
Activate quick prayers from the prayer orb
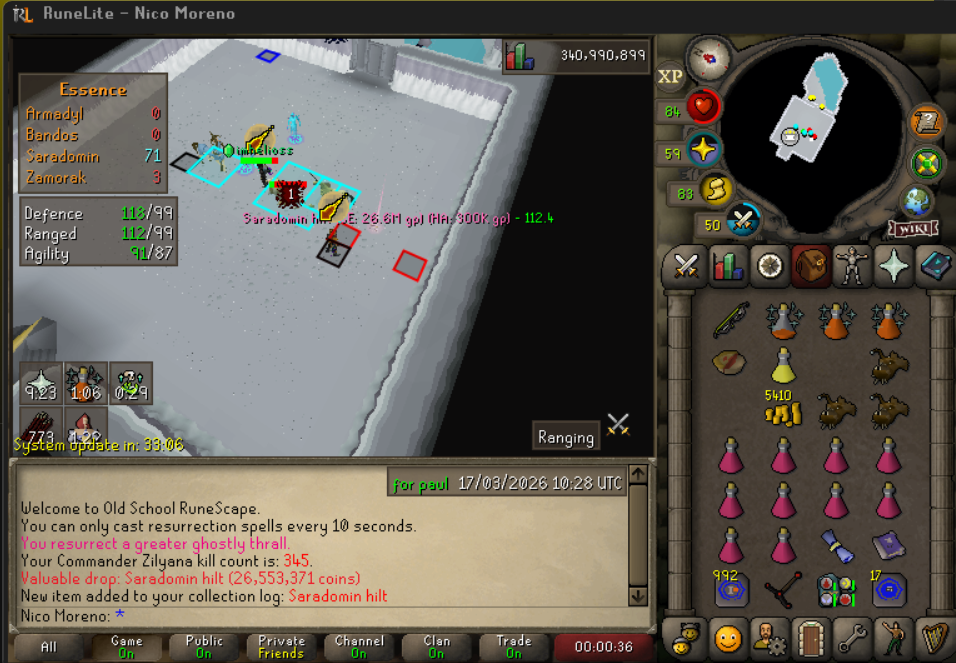[x=704, y=150]
